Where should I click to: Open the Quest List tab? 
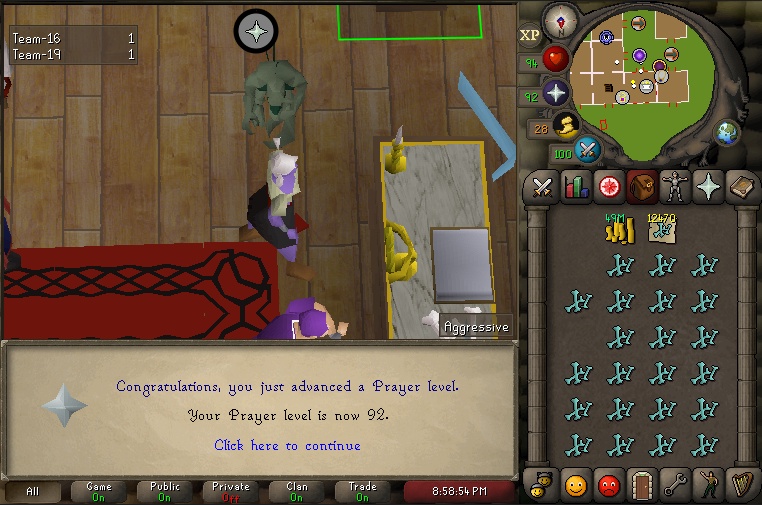point(608,186)
